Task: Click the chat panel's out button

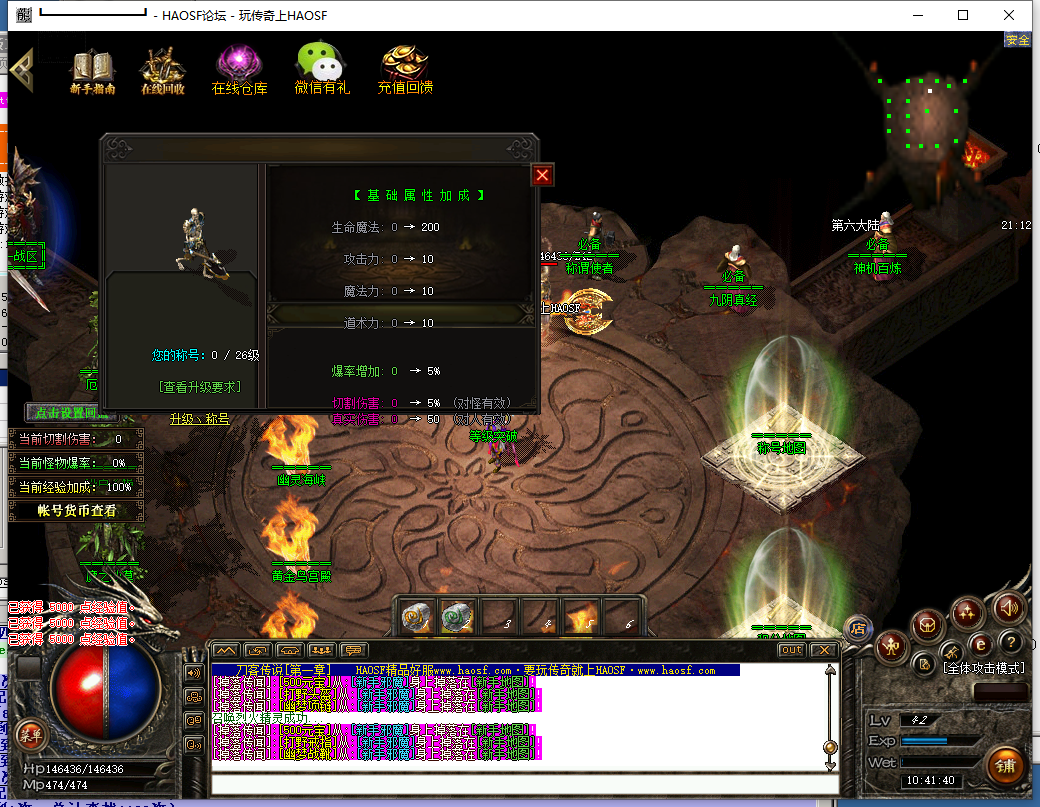Action: click(792, 650)
